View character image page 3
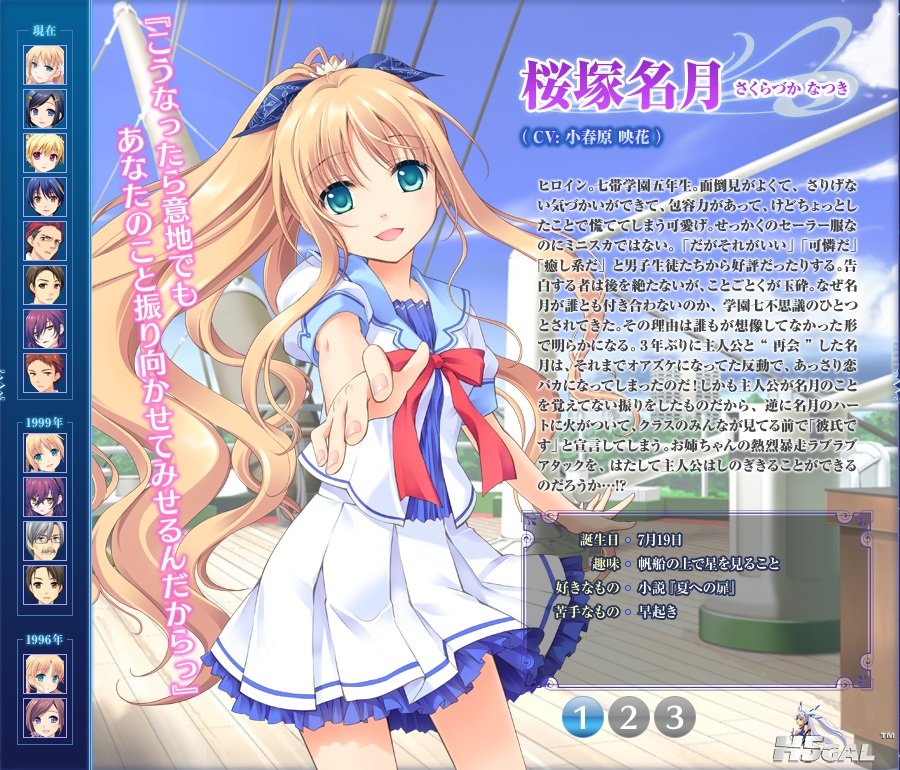Screen dimensions: 900x770 pos(674,716)
